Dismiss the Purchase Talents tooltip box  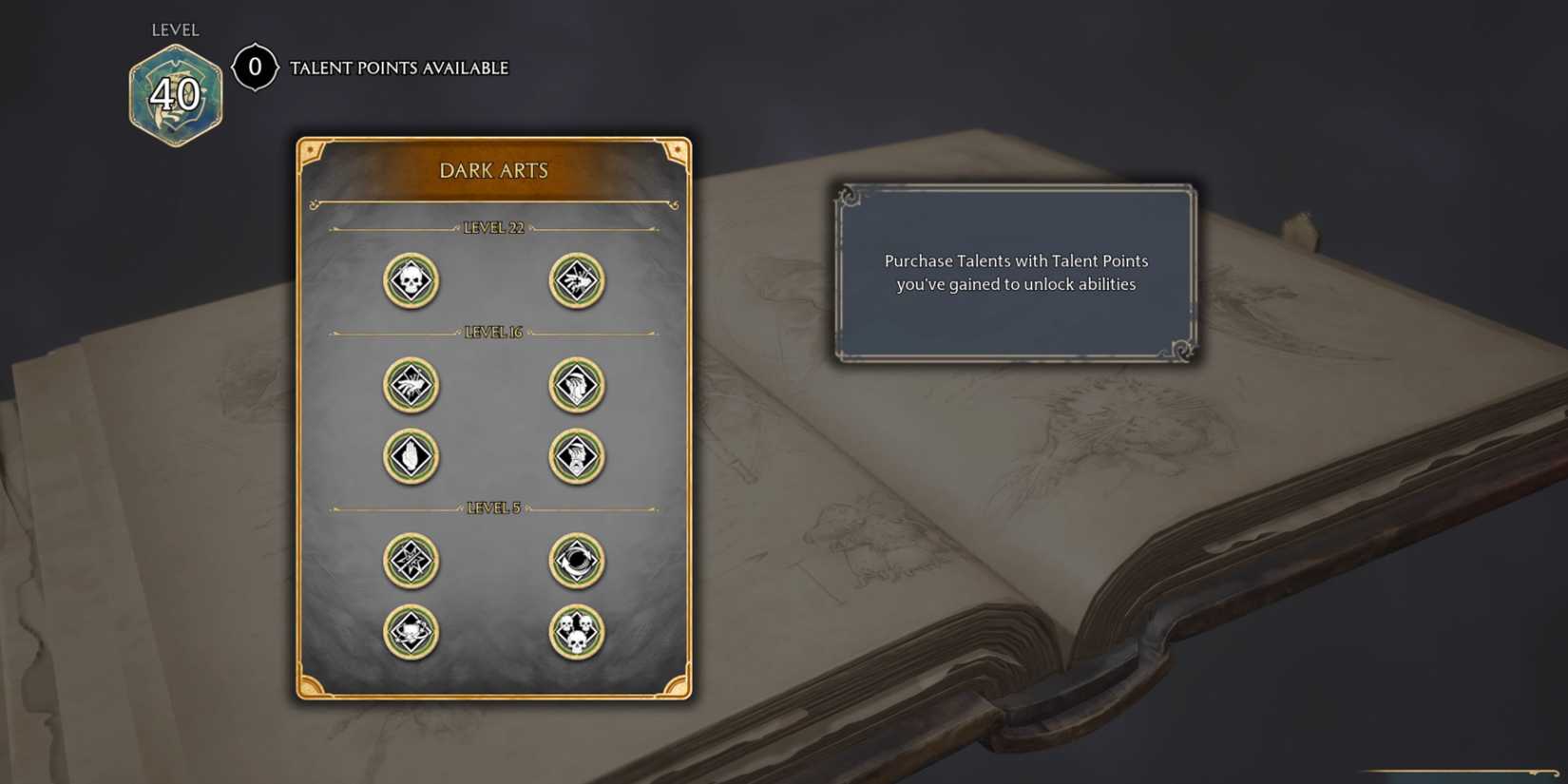click(1017, 273)
